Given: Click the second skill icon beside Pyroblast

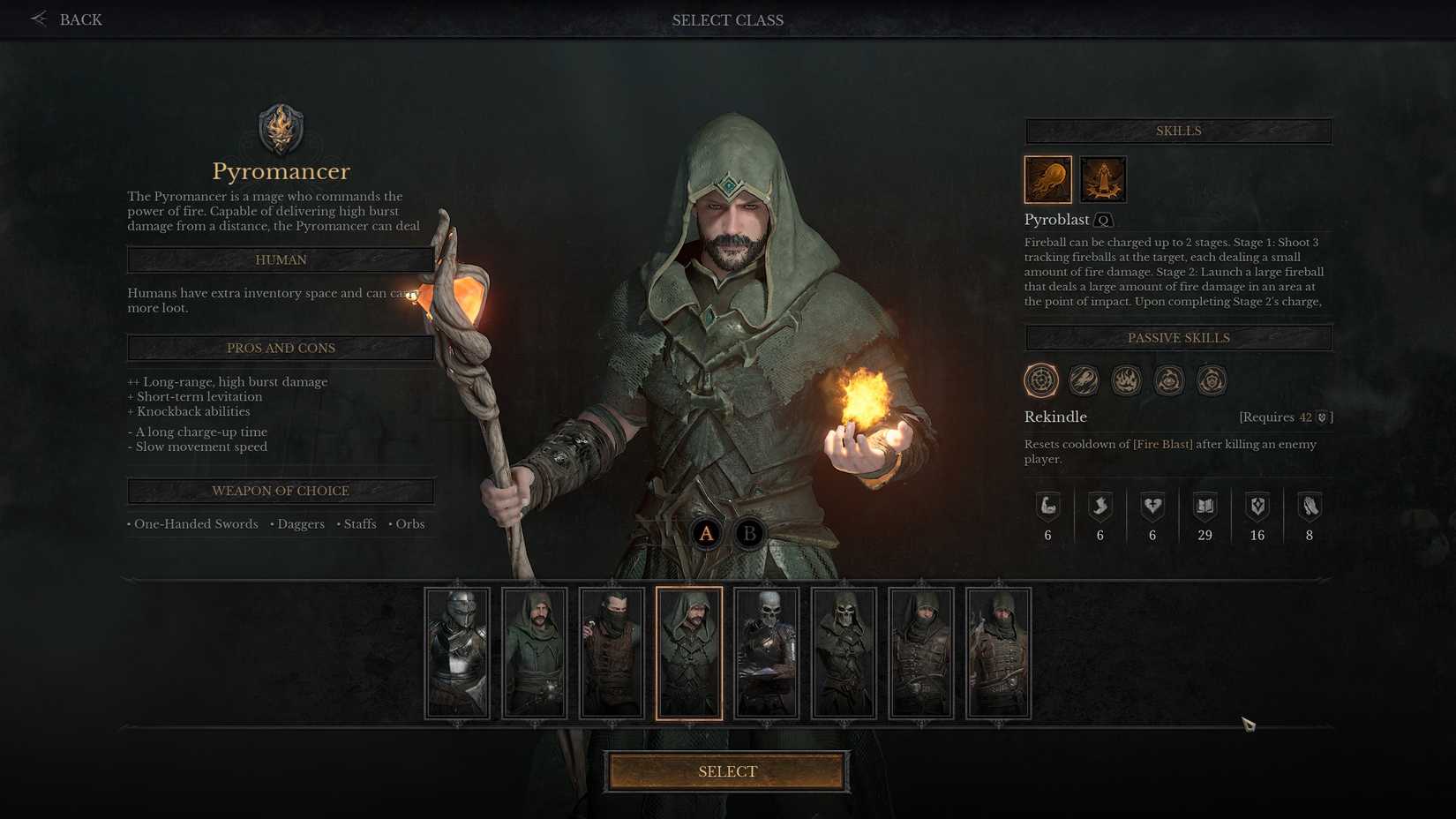Looking at the screenshot, I should [1102, 179].
